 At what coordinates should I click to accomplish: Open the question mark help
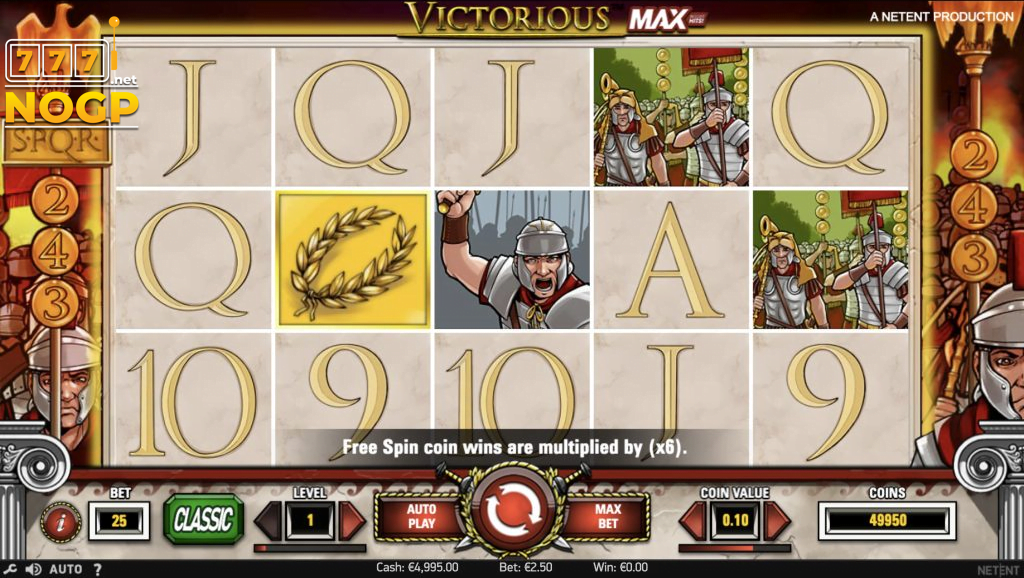tap(98, 569)
